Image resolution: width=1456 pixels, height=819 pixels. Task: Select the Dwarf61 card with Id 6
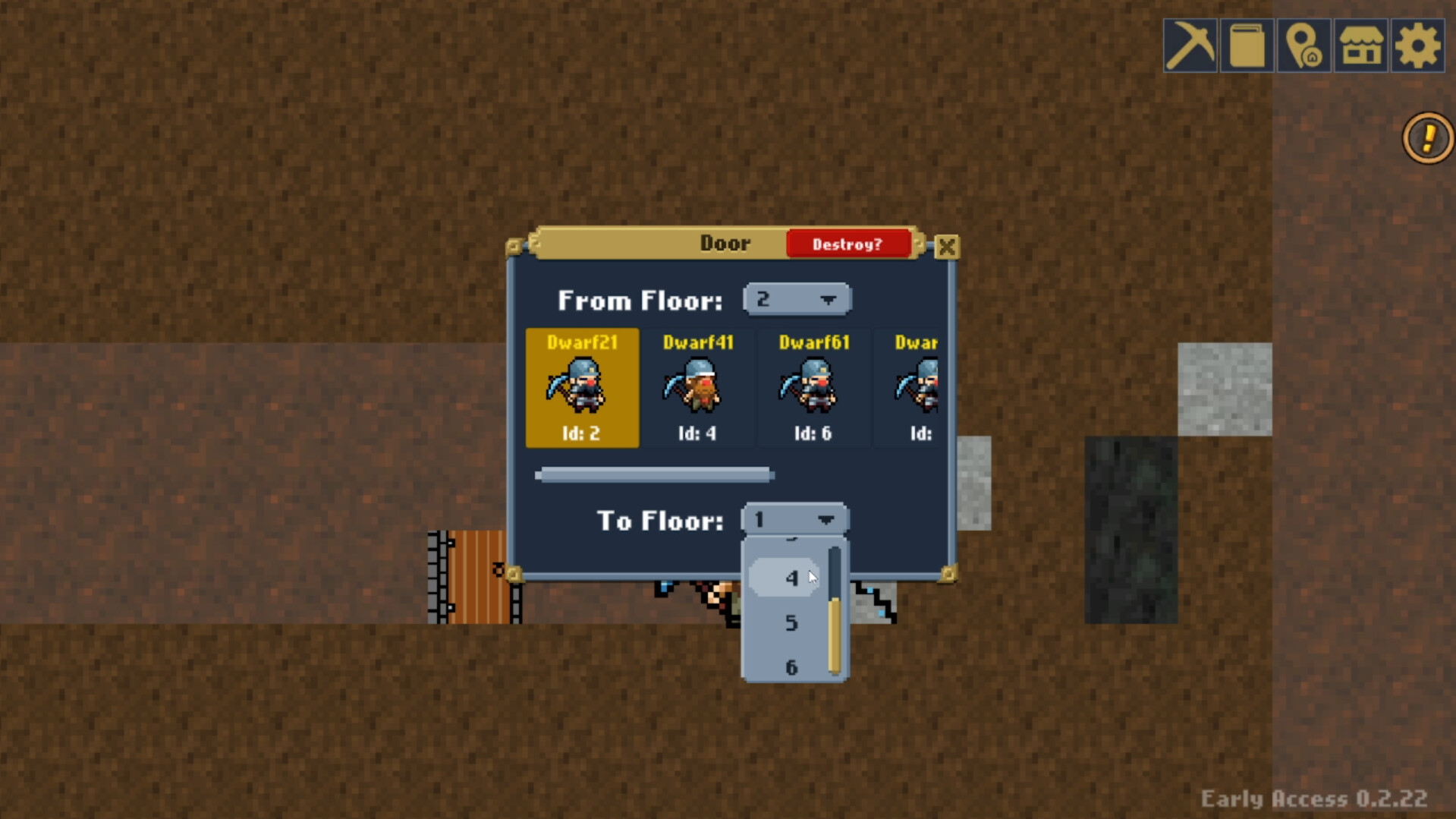[x=814, y=387]
